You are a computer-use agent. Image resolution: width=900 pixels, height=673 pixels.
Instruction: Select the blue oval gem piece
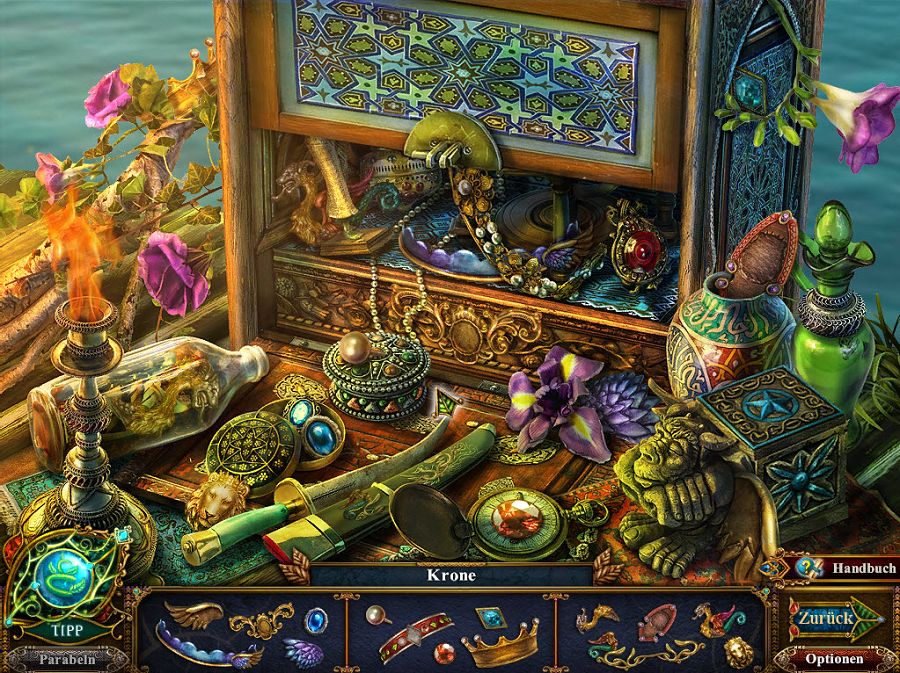[x=316, y=619]
